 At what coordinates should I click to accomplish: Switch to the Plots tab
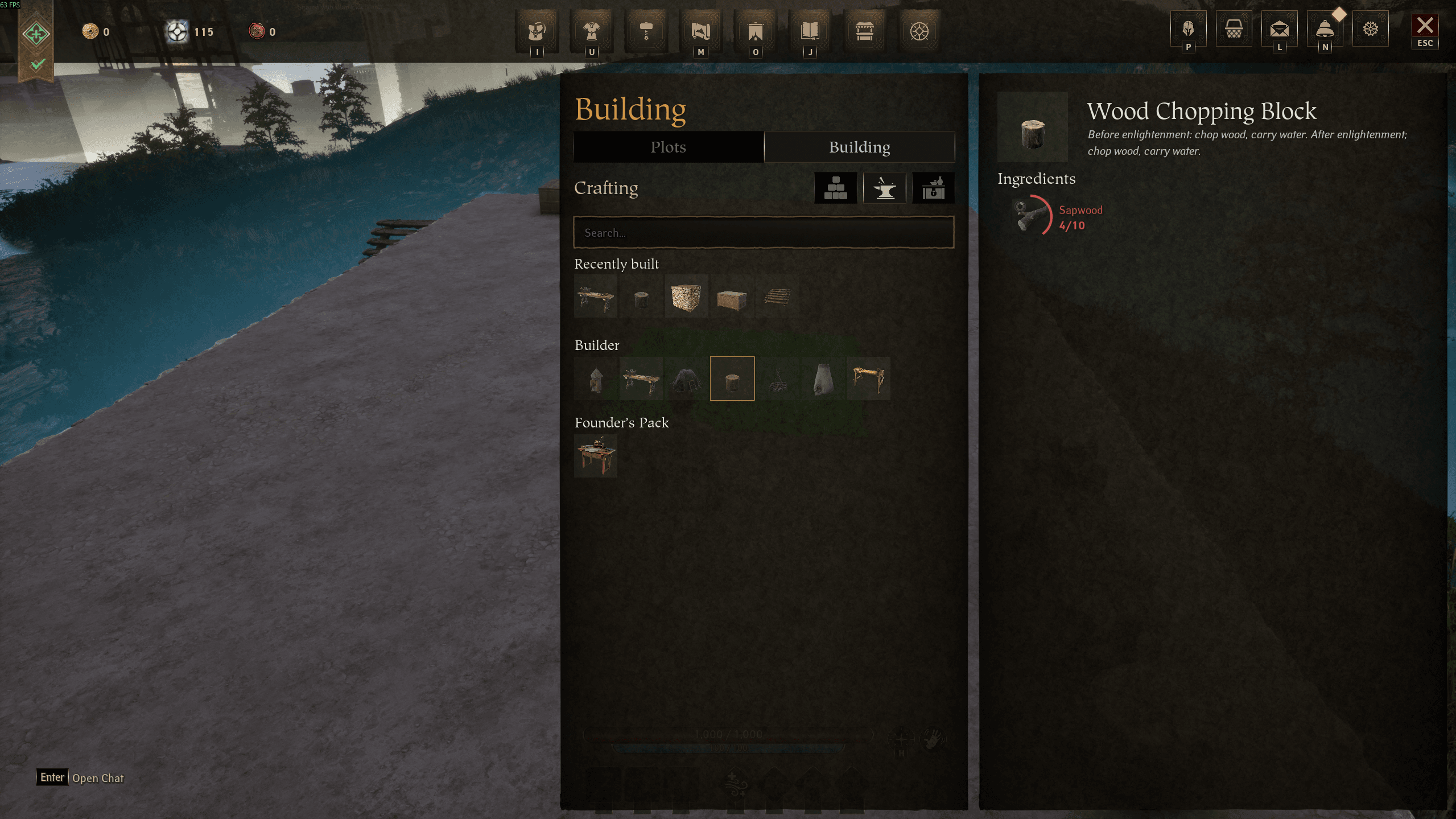pos(668,147)
